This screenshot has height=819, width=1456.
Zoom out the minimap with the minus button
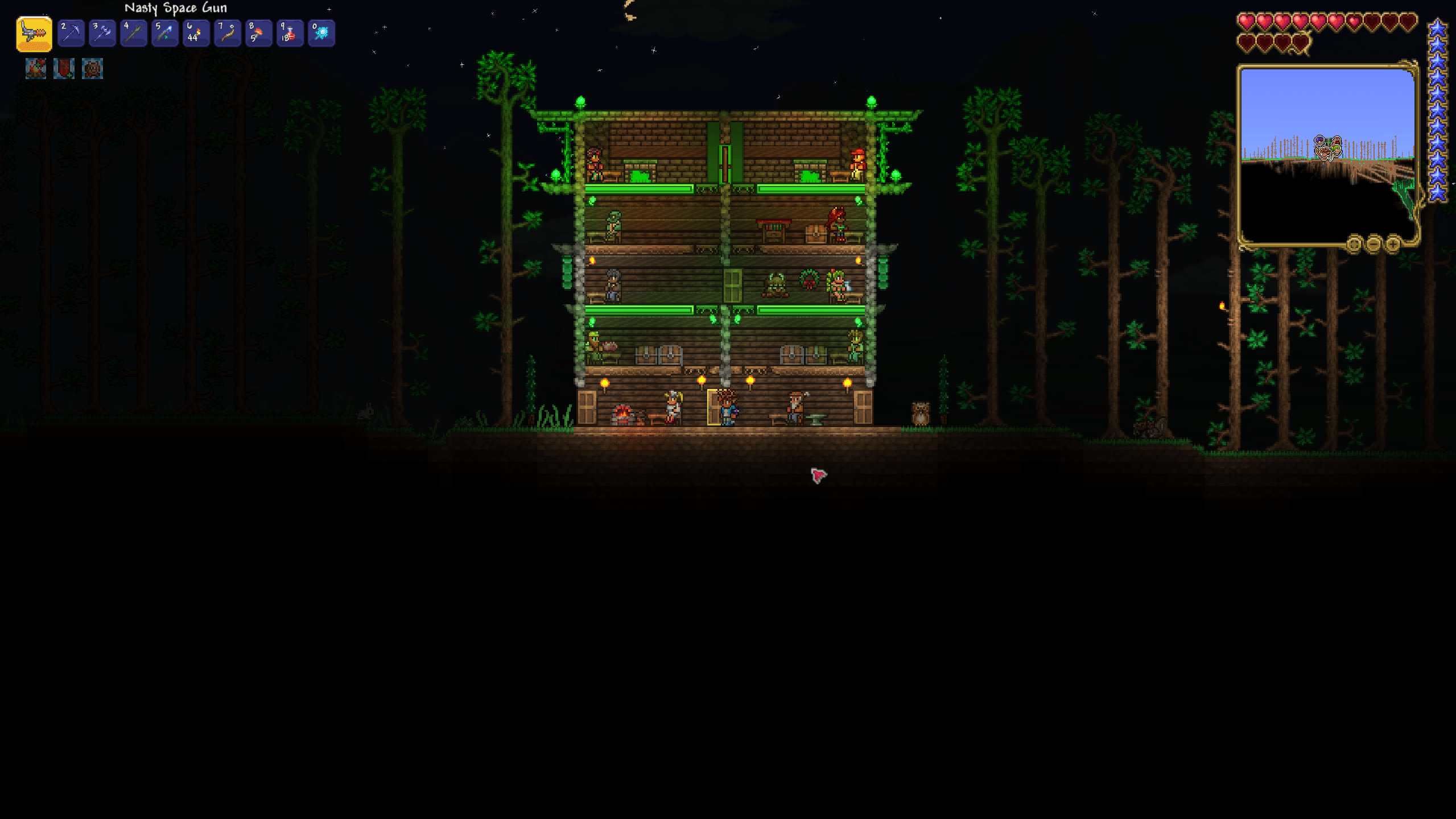pyautogui.click(x=1375, y=245)
